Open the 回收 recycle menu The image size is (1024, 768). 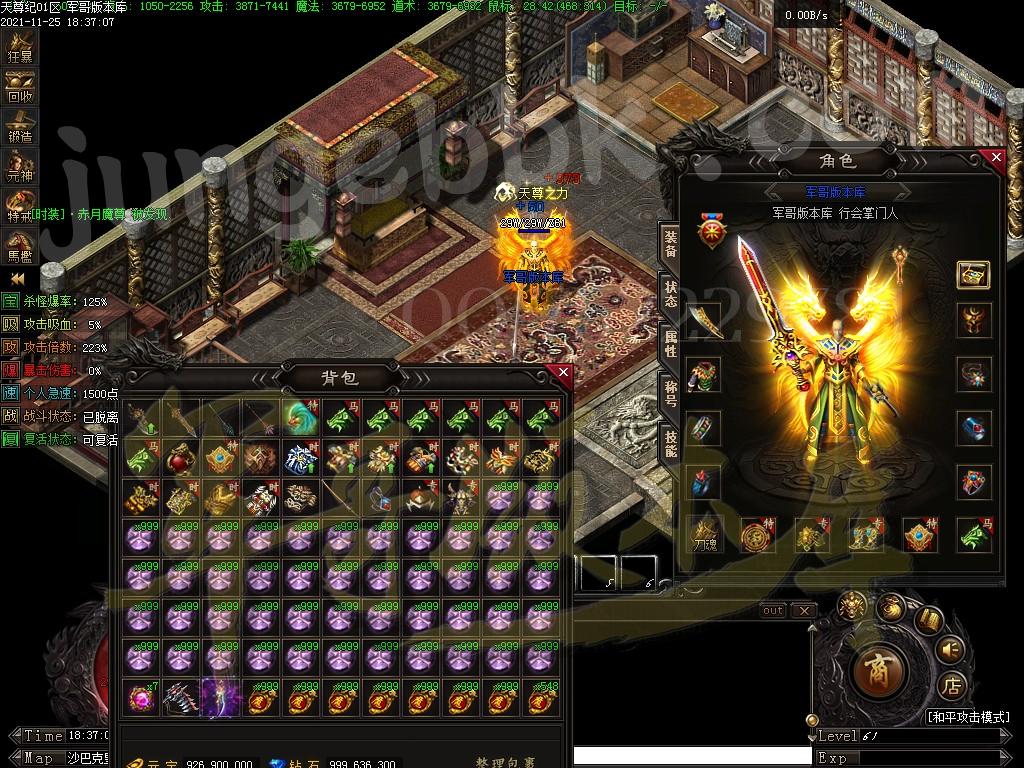pyautogui.click(x=20, y=86)
